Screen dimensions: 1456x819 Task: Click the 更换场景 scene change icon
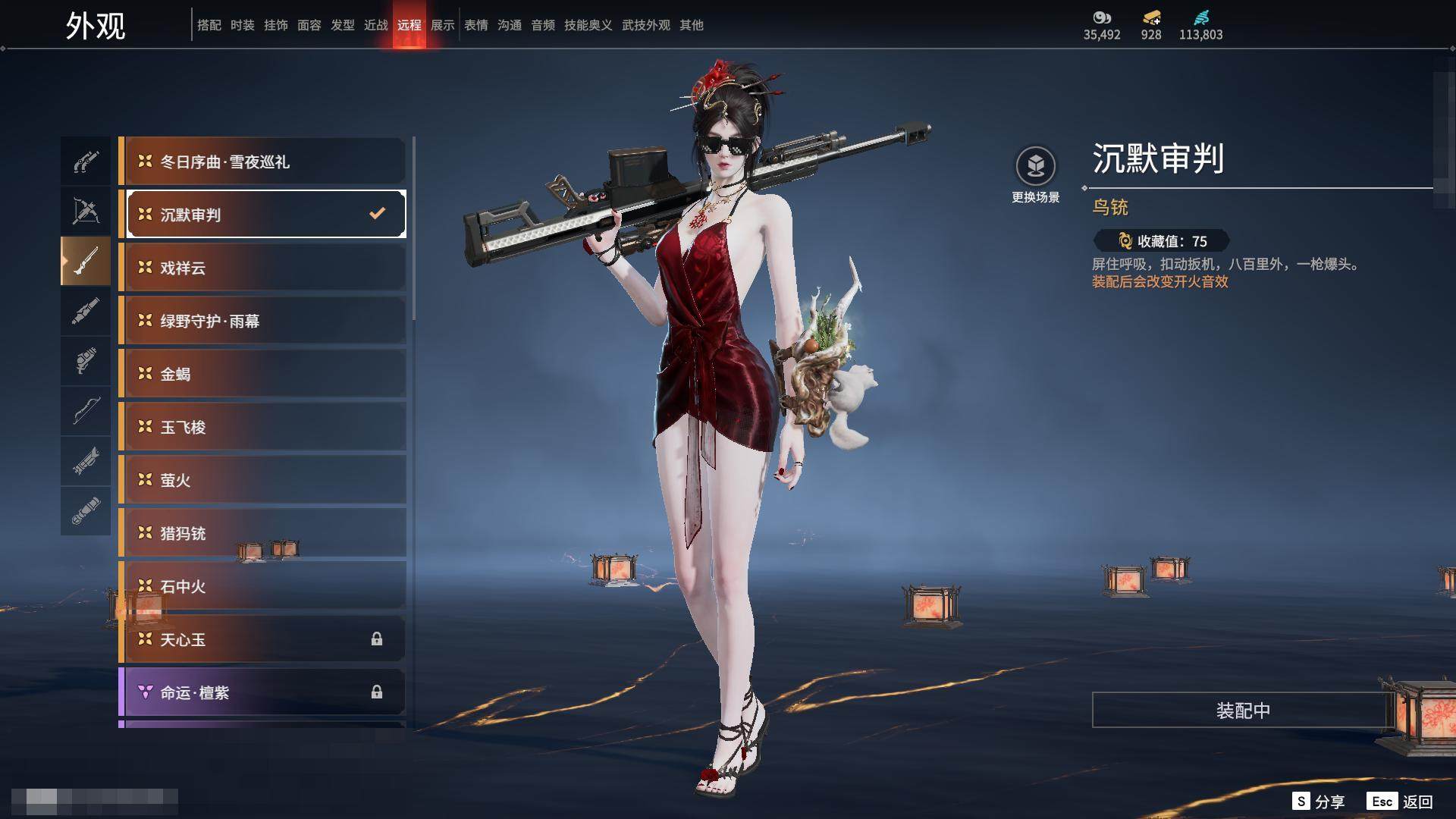pyautogui.click(x=1036, y=167)
